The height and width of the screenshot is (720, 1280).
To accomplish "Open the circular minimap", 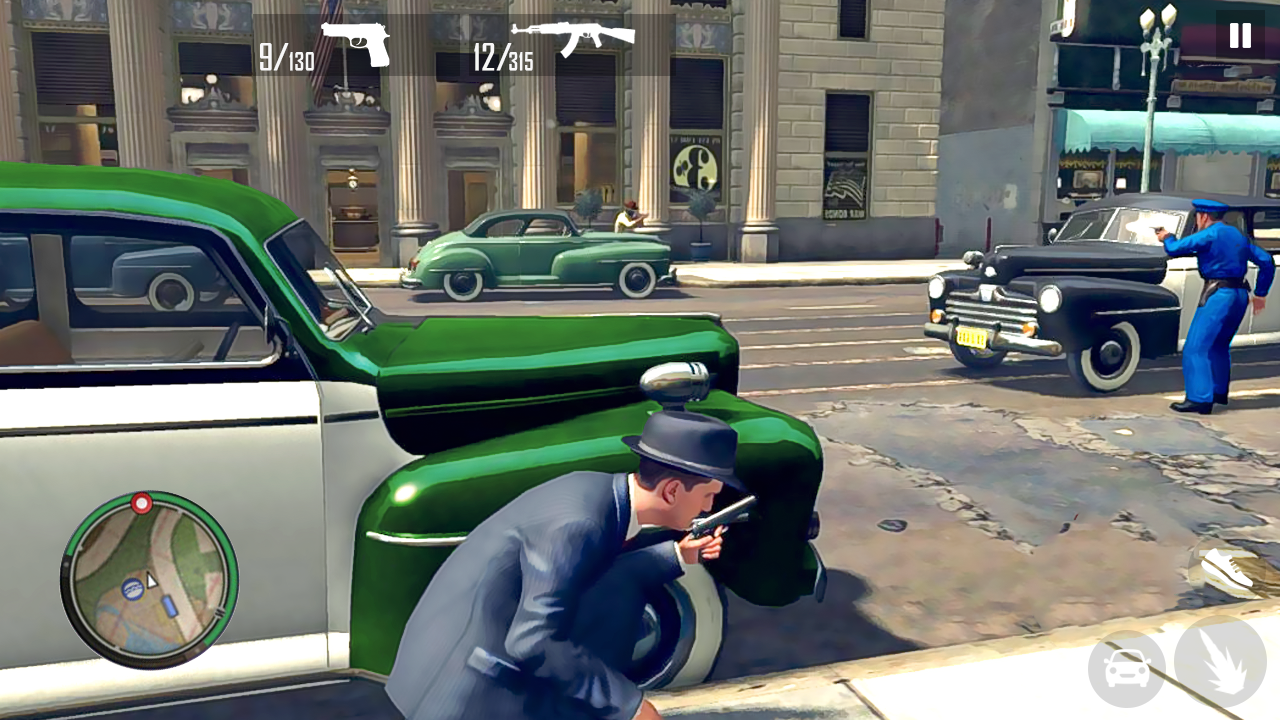I will 149,580.
